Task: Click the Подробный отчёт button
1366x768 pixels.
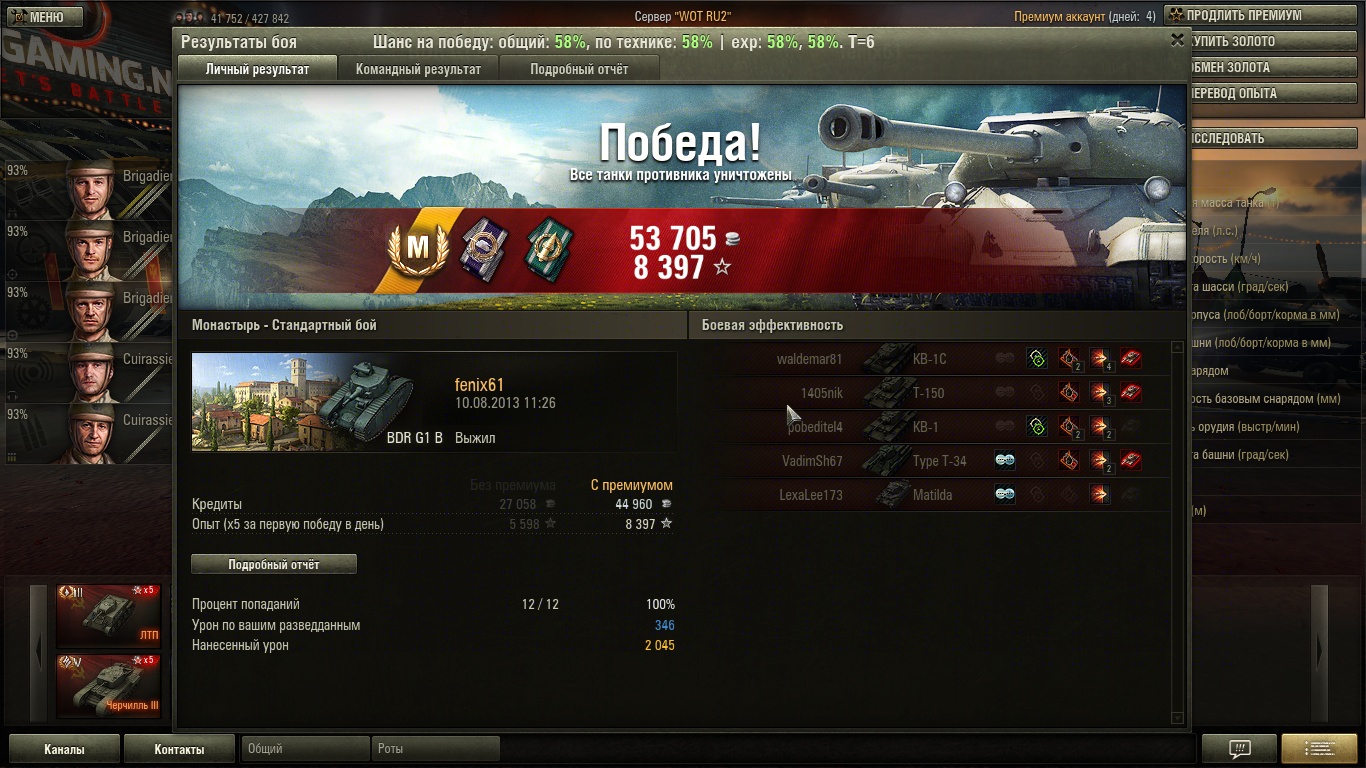Action: pyautogui.click(x=273, y=564)
